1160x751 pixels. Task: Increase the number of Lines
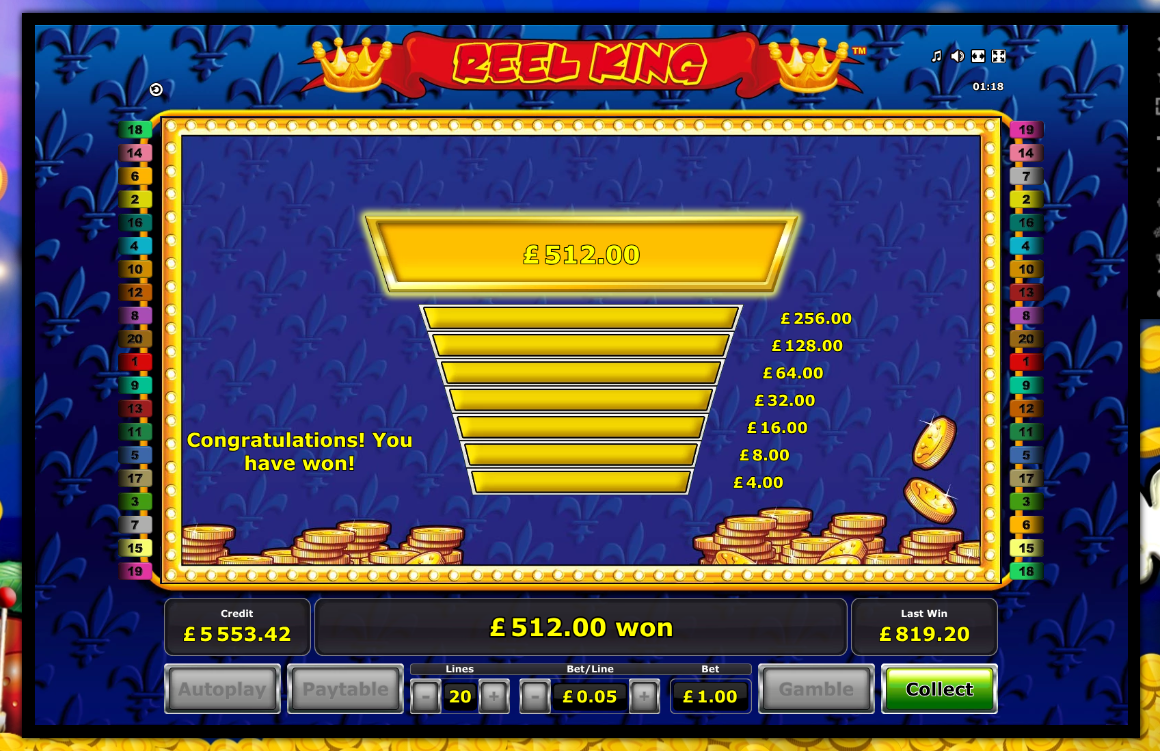click(493, 696)
